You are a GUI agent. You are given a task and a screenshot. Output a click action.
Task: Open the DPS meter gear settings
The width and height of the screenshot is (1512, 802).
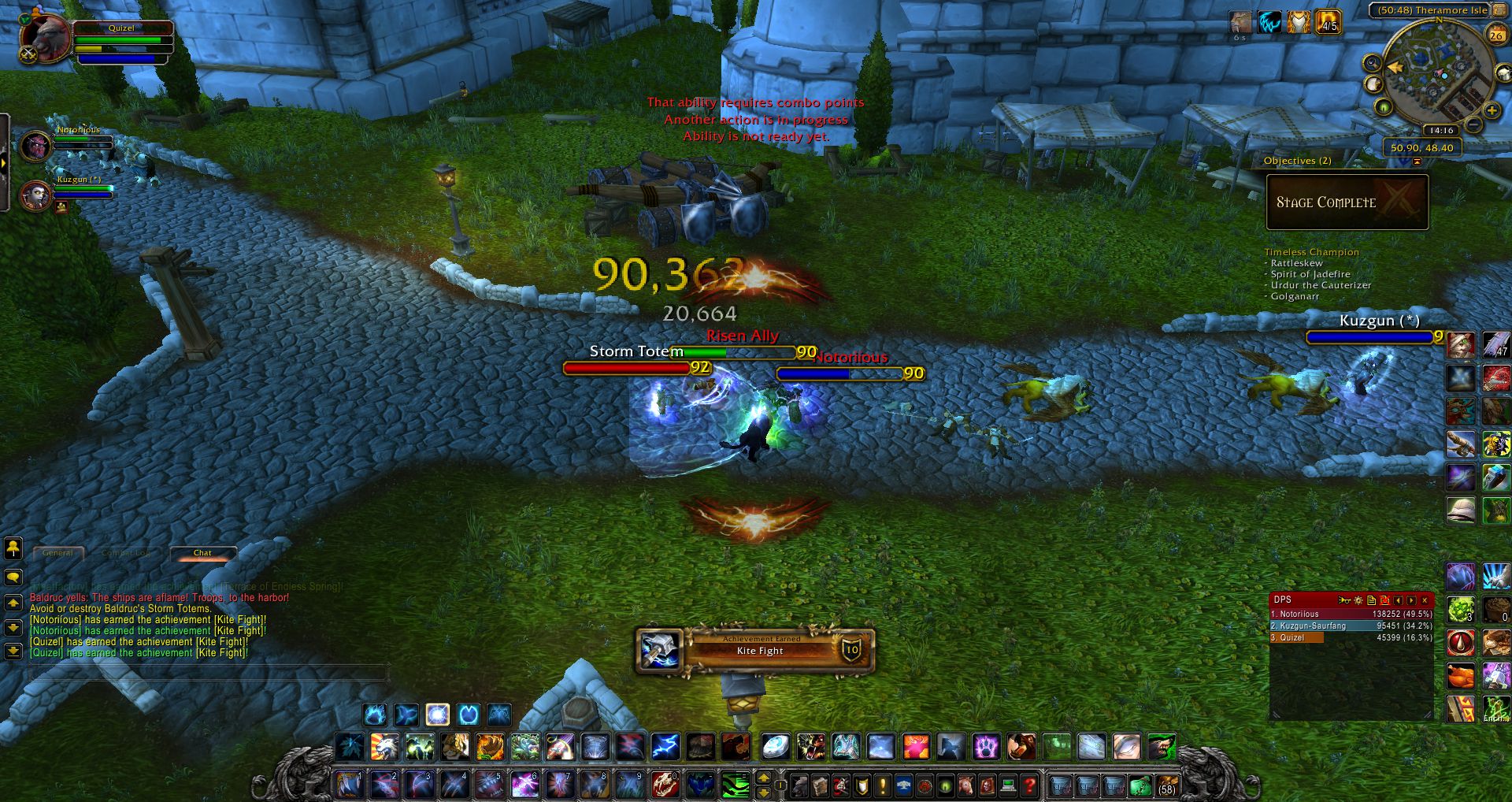click(x=1358, y=600)
